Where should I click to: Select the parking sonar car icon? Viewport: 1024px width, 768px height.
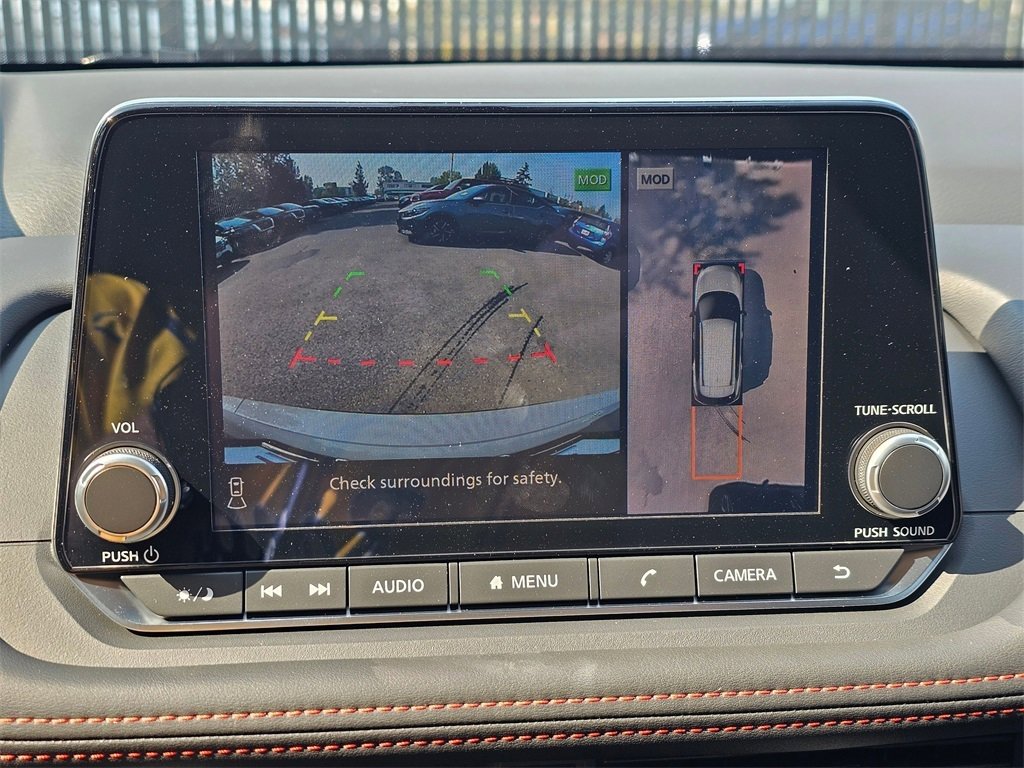(237, 492)
